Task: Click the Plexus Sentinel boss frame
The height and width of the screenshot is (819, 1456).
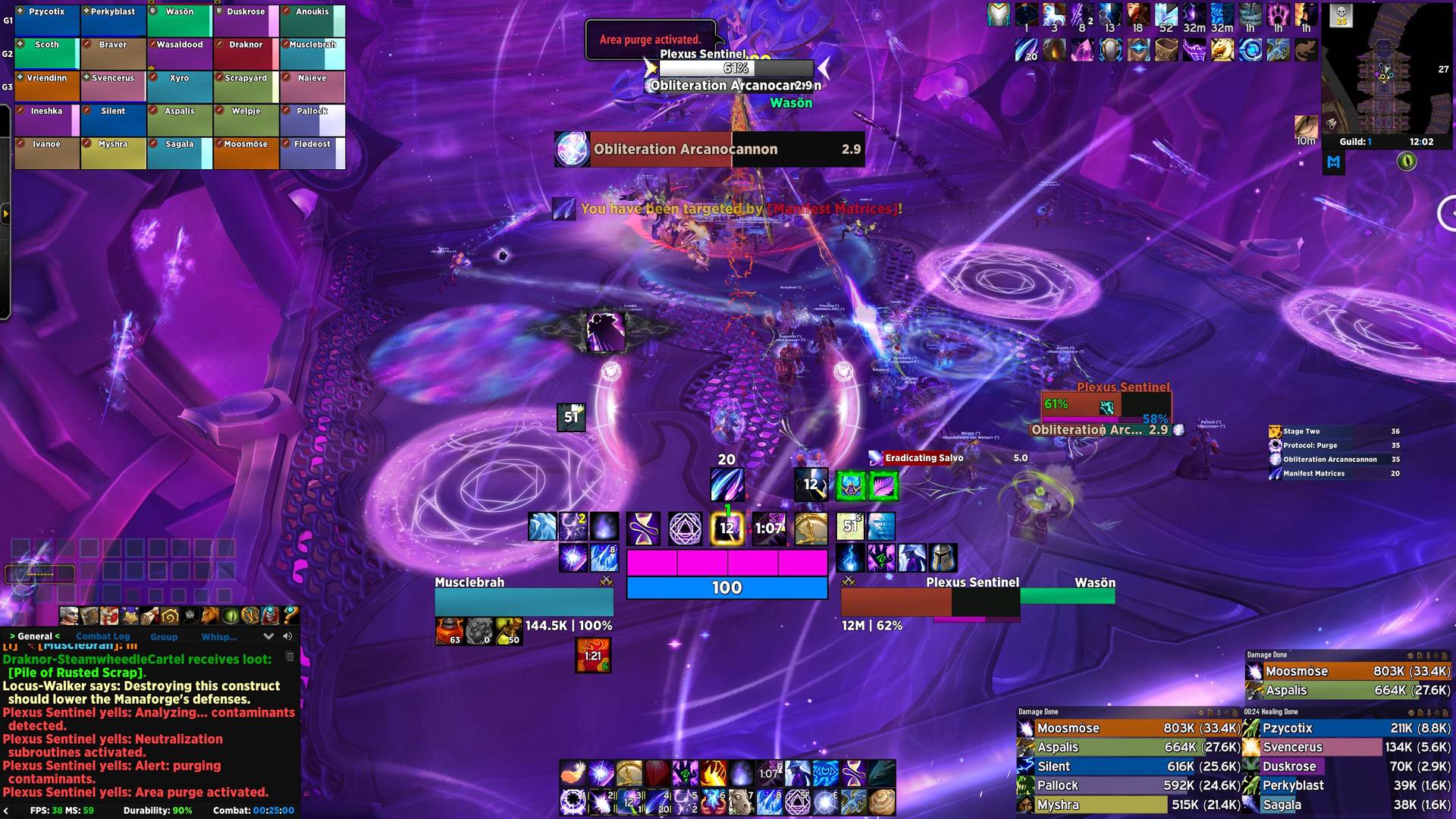Action: [1106, 406]
